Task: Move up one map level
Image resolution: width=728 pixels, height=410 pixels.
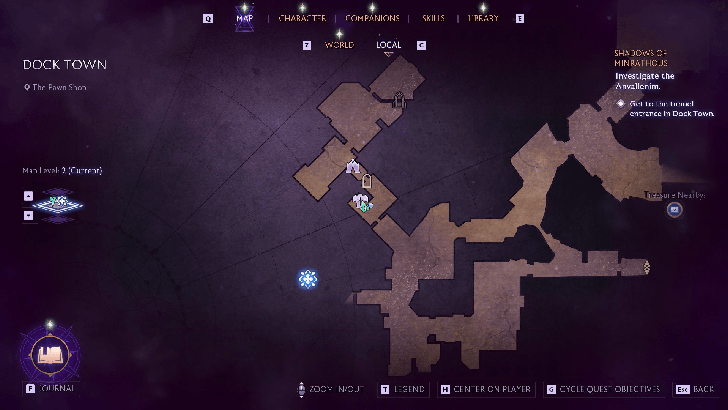Action: point(28,196)
